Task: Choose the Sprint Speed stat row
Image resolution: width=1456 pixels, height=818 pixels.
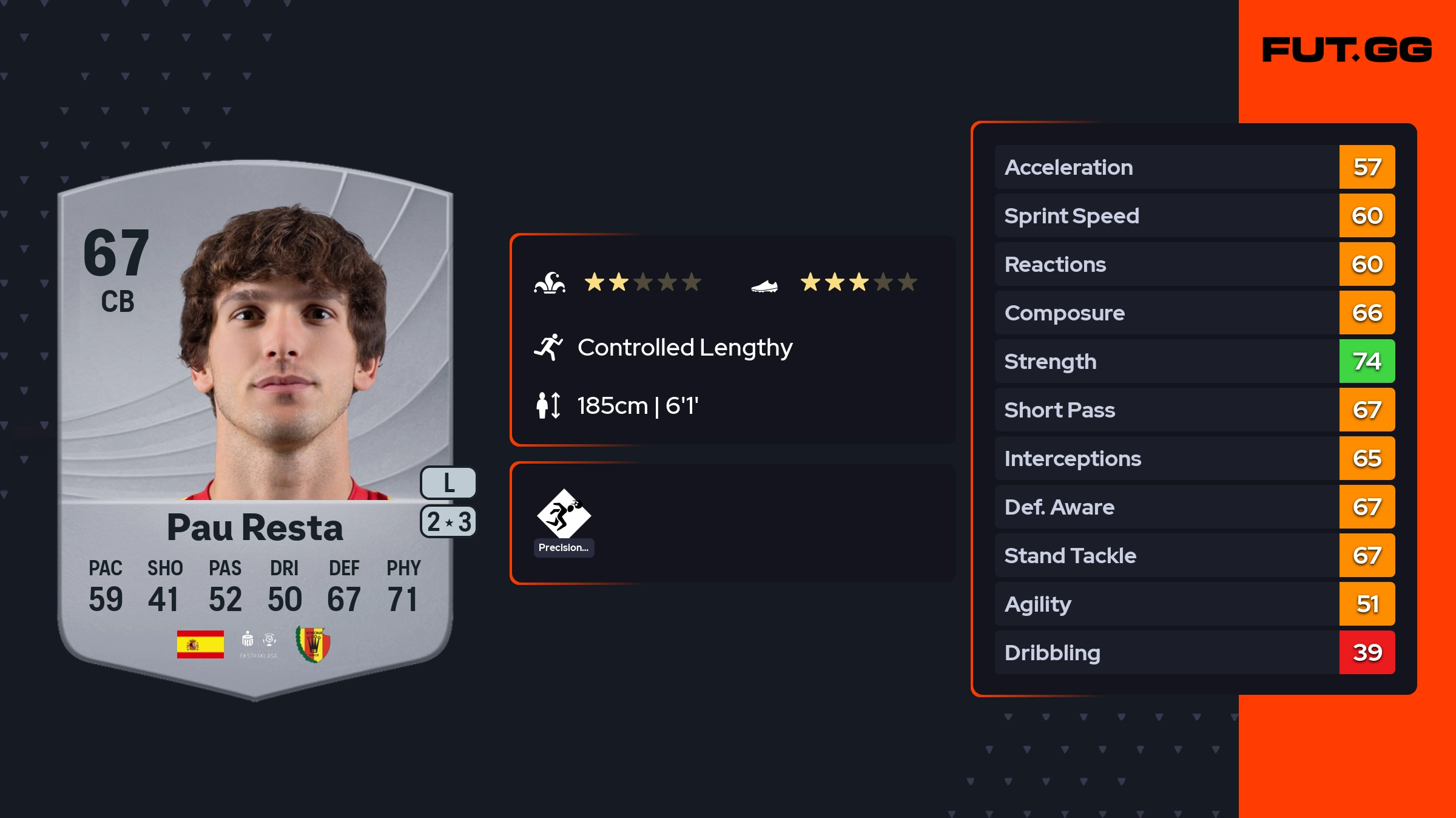Action: (x=1194, y=215)
